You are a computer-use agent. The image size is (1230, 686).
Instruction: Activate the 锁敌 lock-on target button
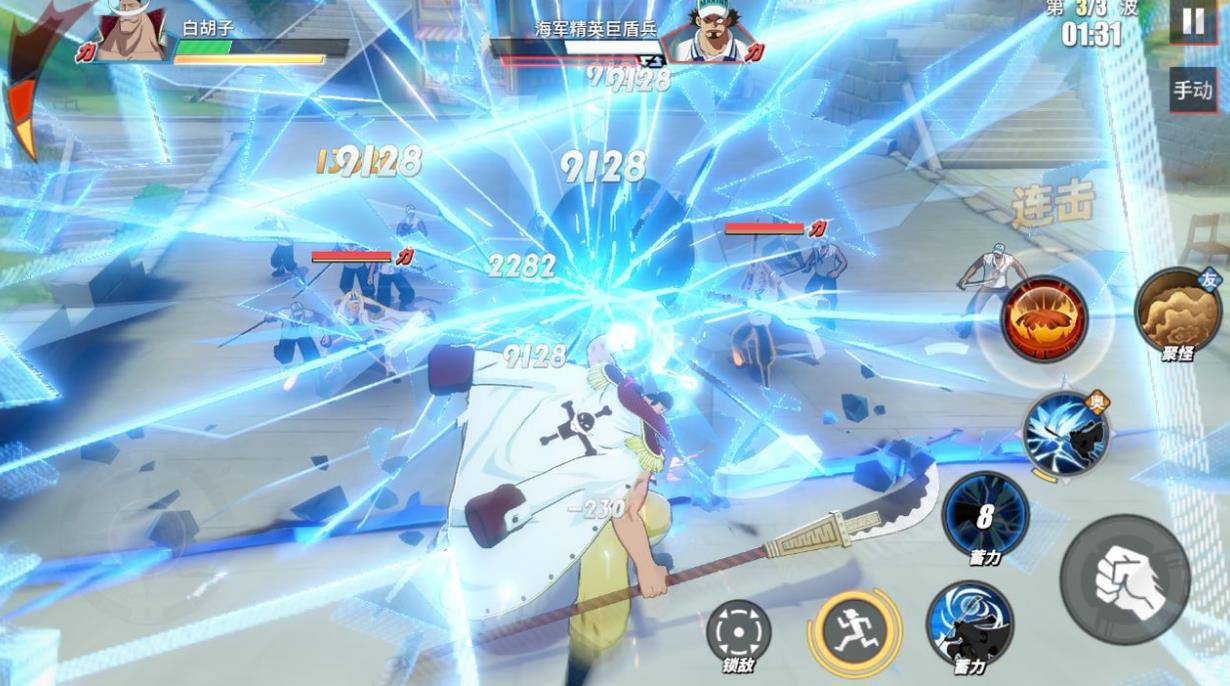738,632
